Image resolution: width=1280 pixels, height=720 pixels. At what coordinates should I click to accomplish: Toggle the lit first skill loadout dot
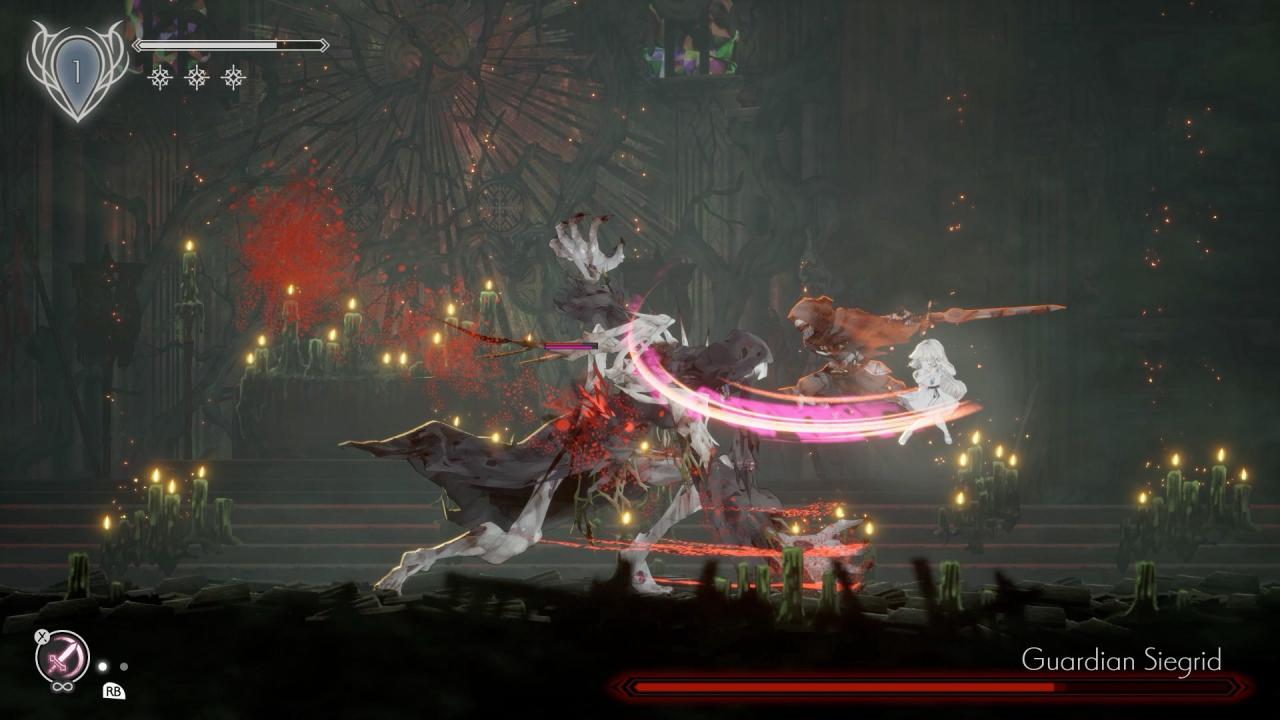103,667
